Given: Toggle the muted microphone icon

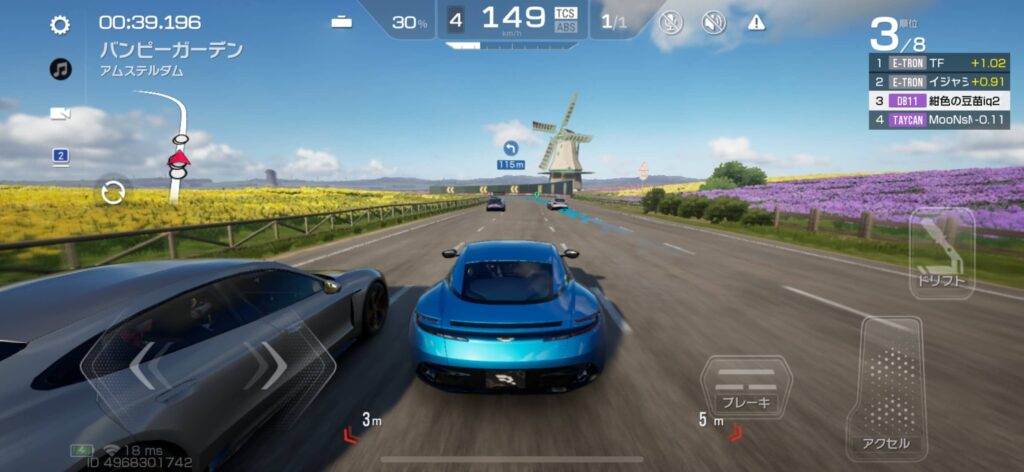Looking at the screenshot, I should [670, 22].
